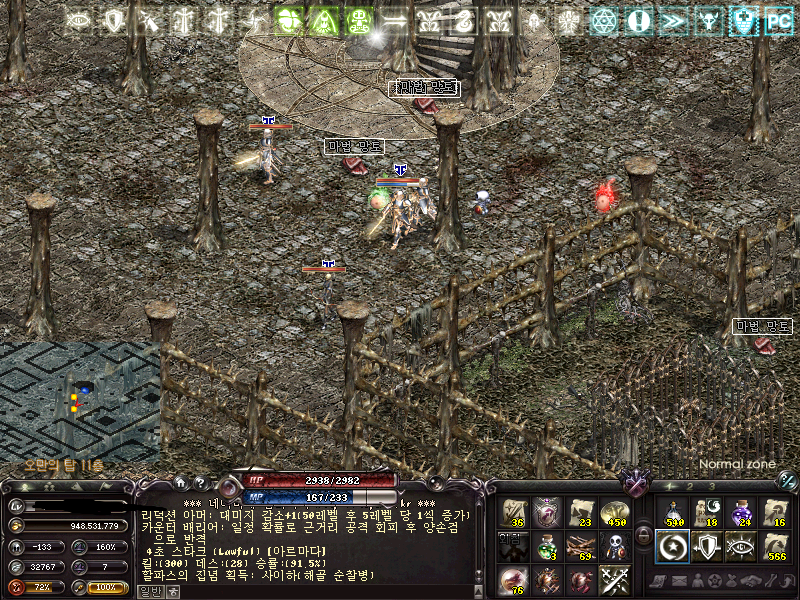Use the blue potion with 540 count

[673, 513]
